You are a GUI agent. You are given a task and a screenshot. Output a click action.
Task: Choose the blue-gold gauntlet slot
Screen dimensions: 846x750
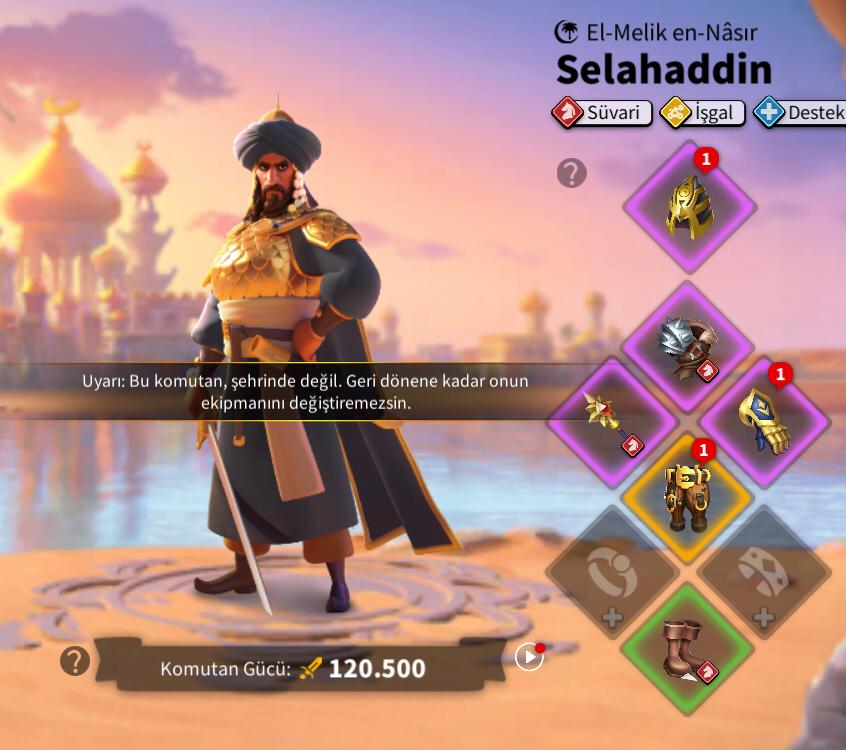click(x=764, y=421)
